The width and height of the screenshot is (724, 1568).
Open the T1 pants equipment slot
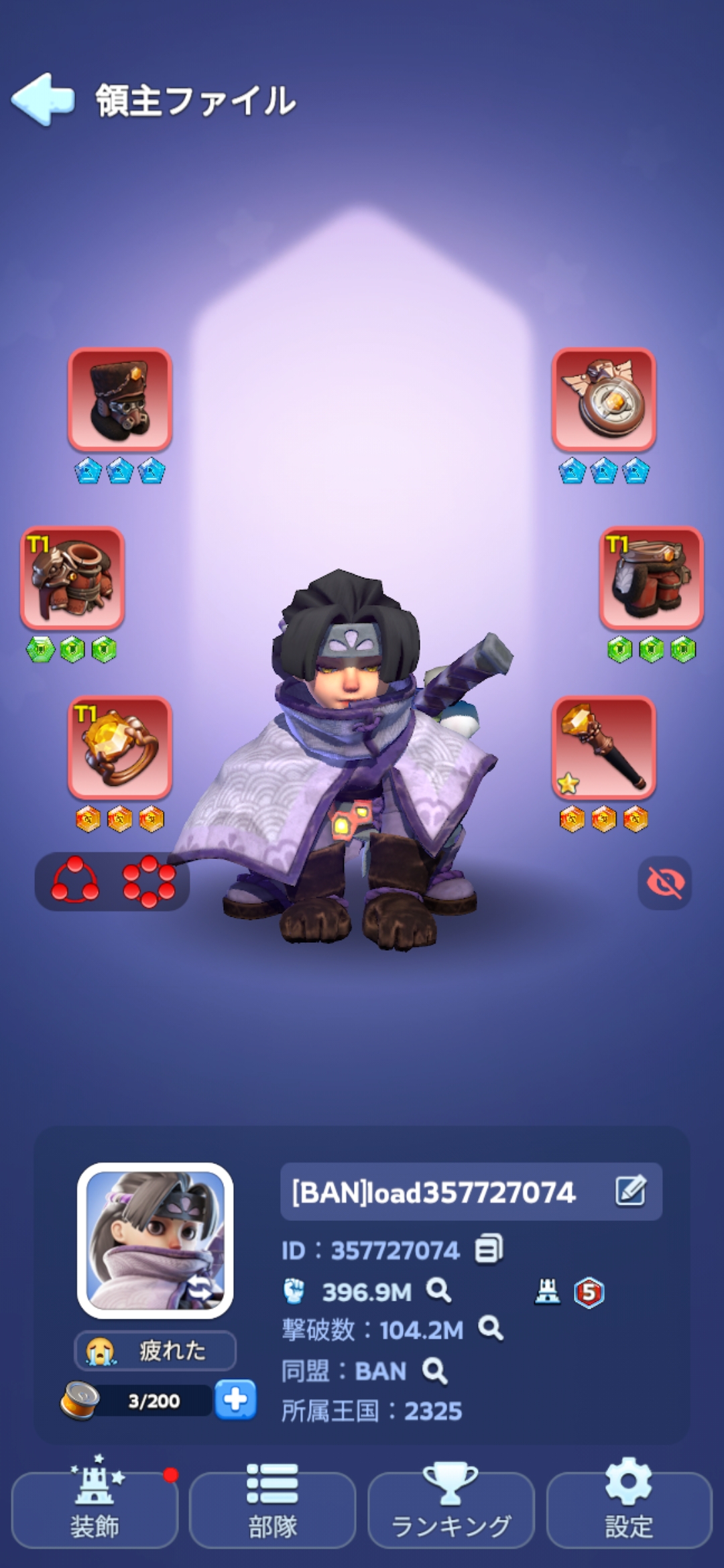tap(651, 578)
